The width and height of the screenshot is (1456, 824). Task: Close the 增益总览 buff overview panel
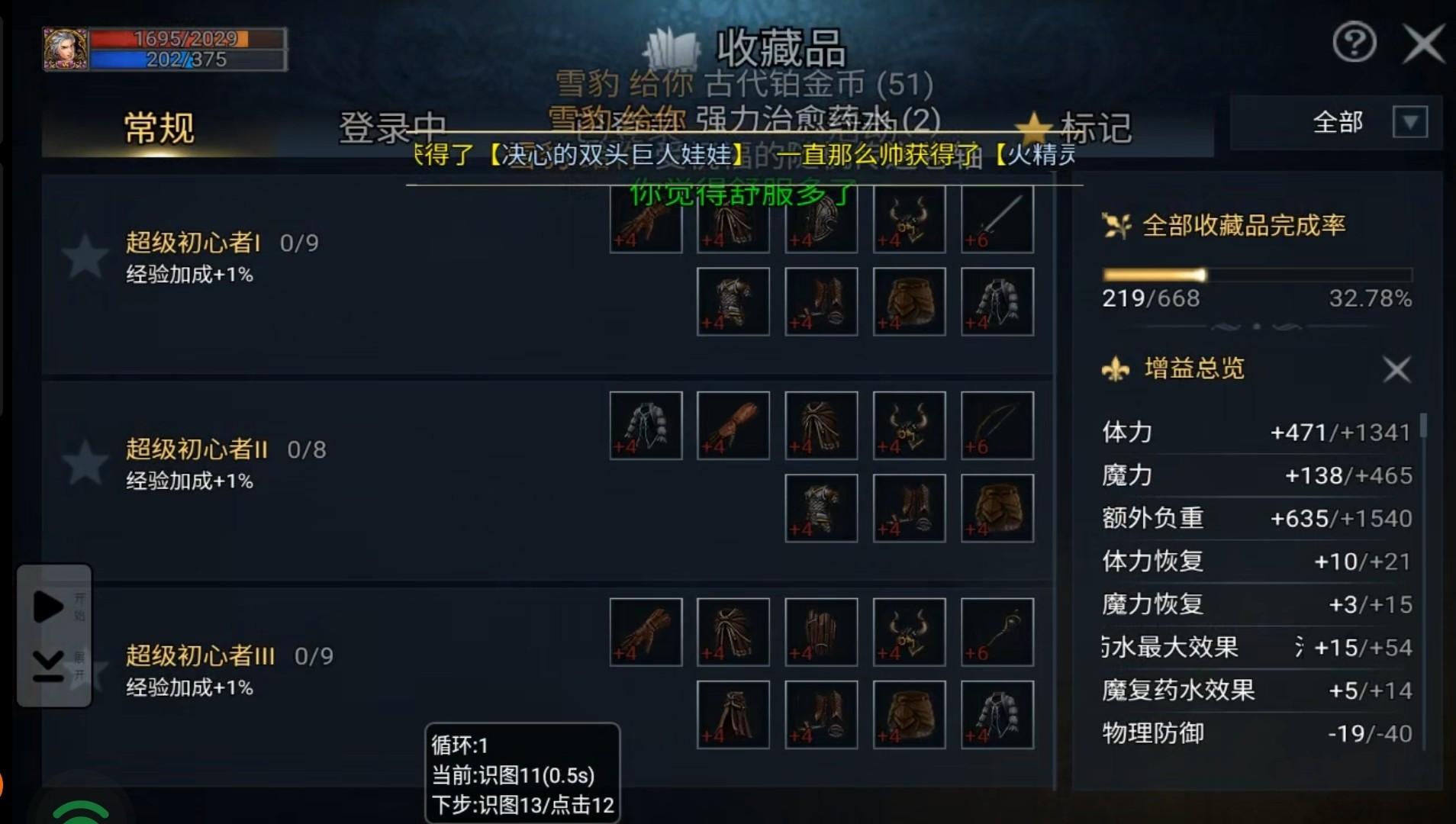click(1396, 370)
